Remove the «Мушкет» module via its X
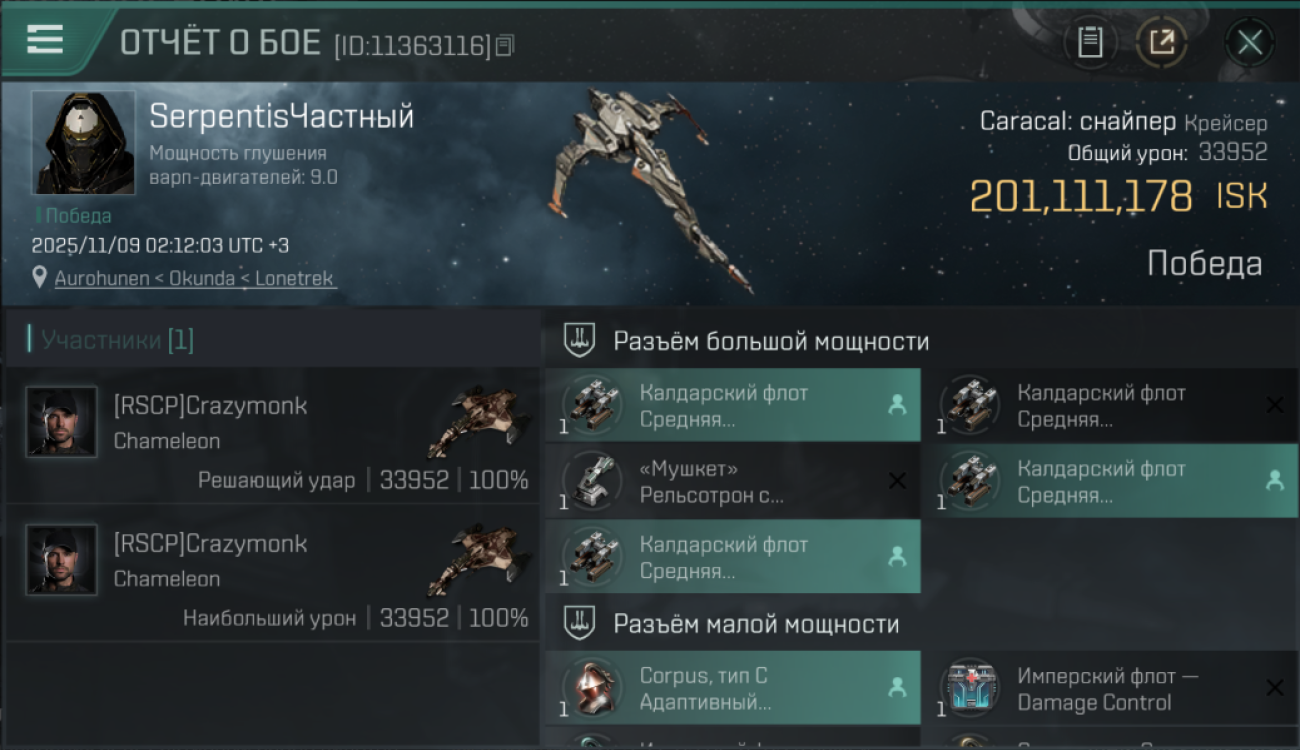The width and height of the screenshot is (1300, 750). tap(898, 480)
